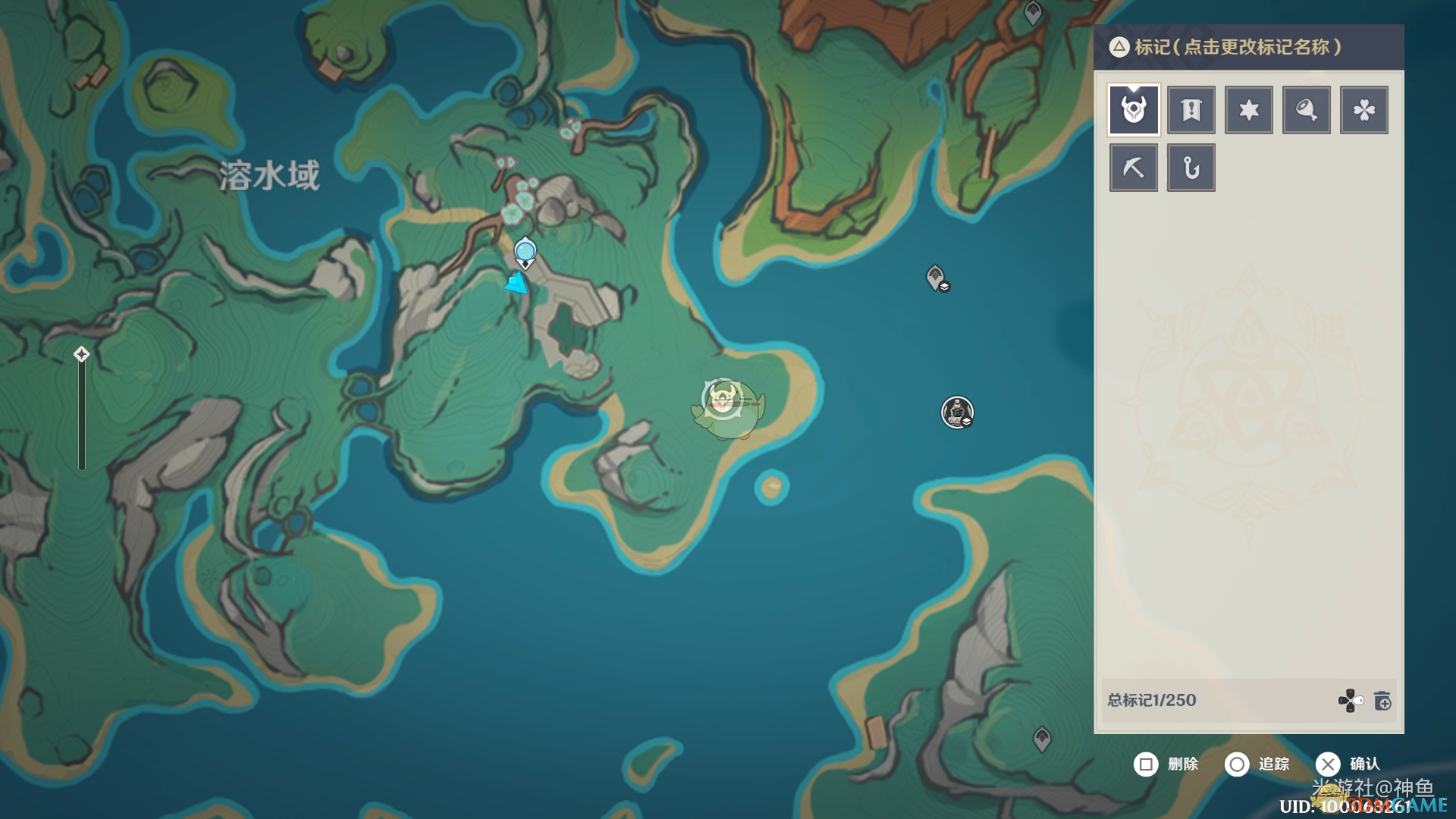The width and height of the screenshot is (1456, 819).
Task: Choose the four-leaf clover marker icon
Action: (1364, 110)
